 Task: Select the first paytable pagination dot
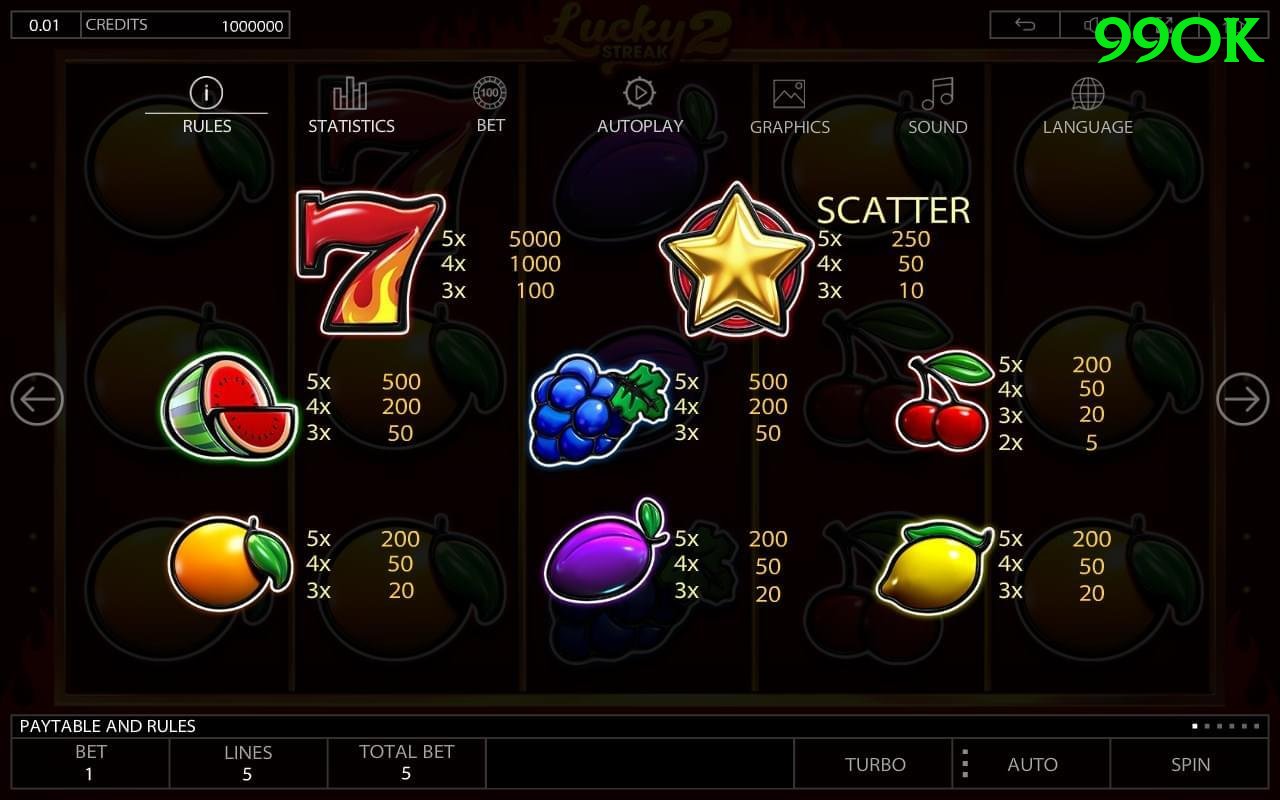(1194, 726)
